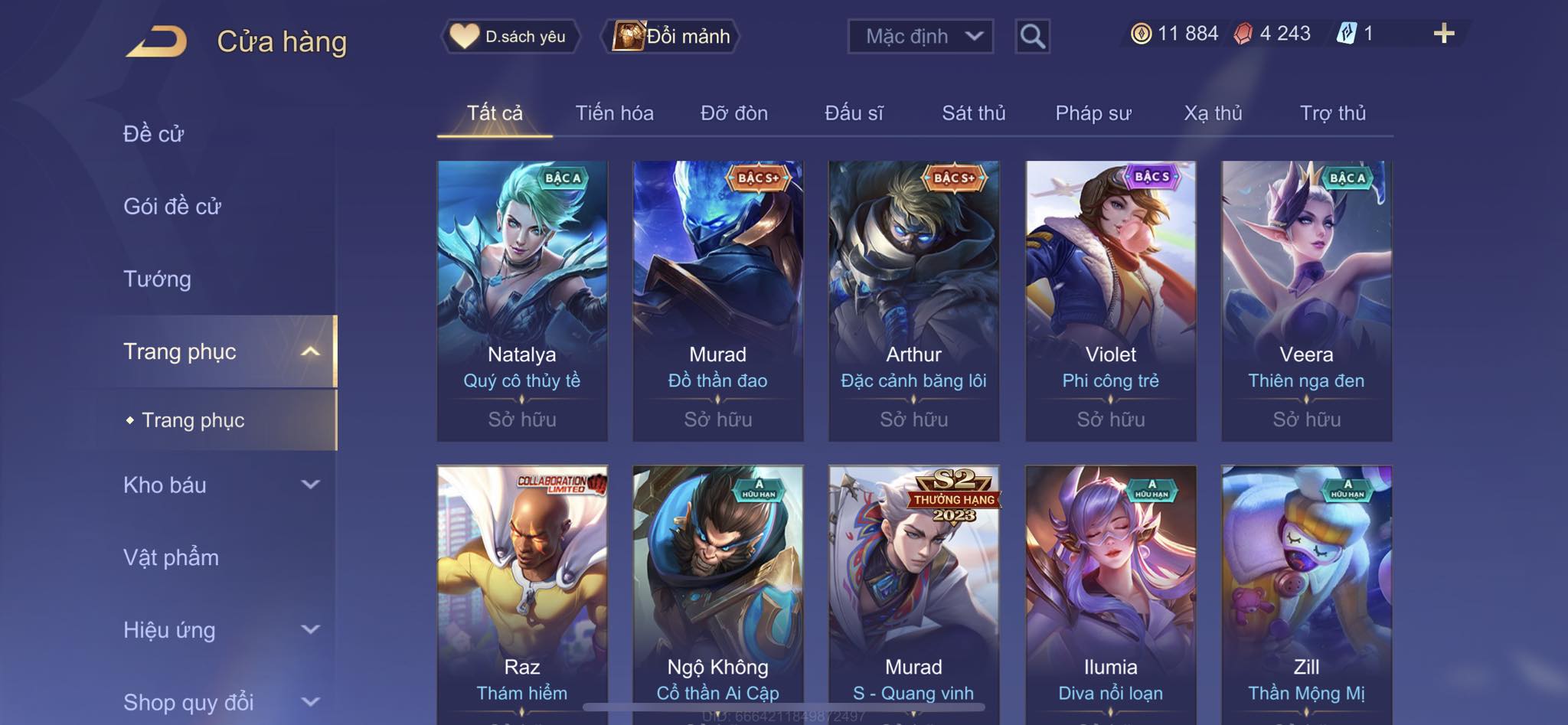
Task: Expand the Hiệu ứng menu
Action: (220, 630)
